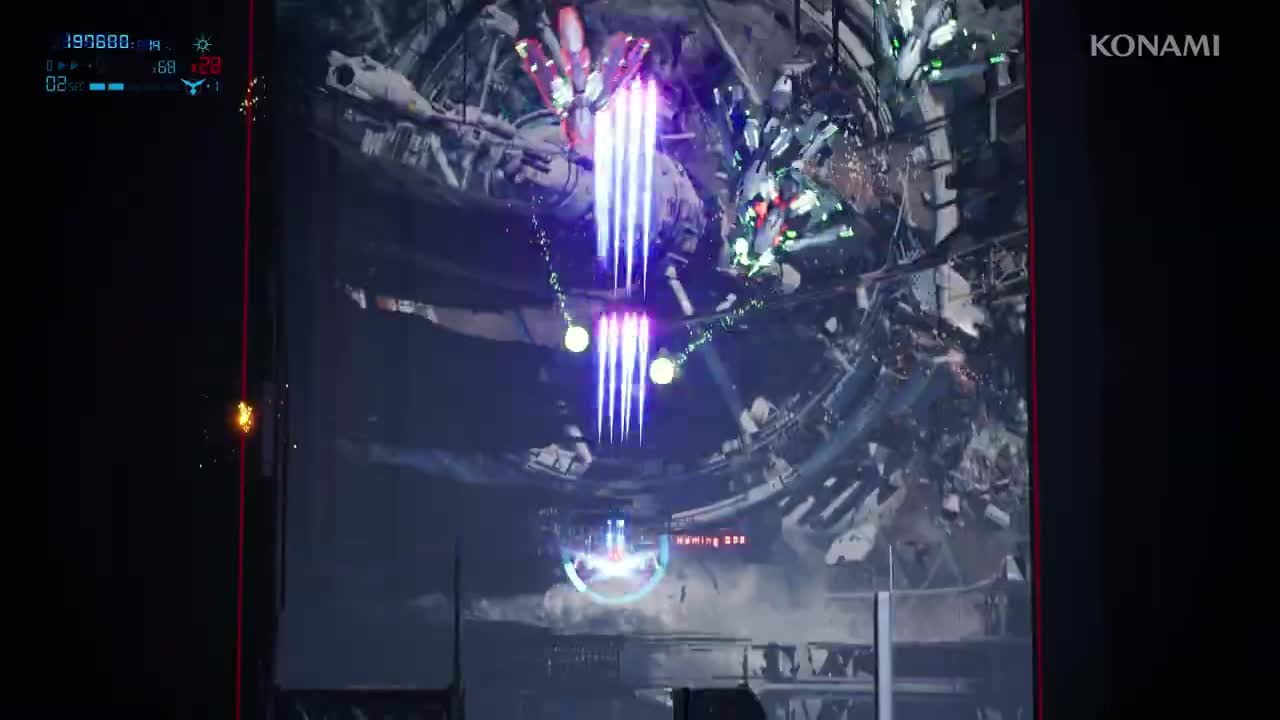Image resolution: width=1280 pixels, height=720 pixels.
Task: Expand the score display panel
Action: (x=95, y=43)
